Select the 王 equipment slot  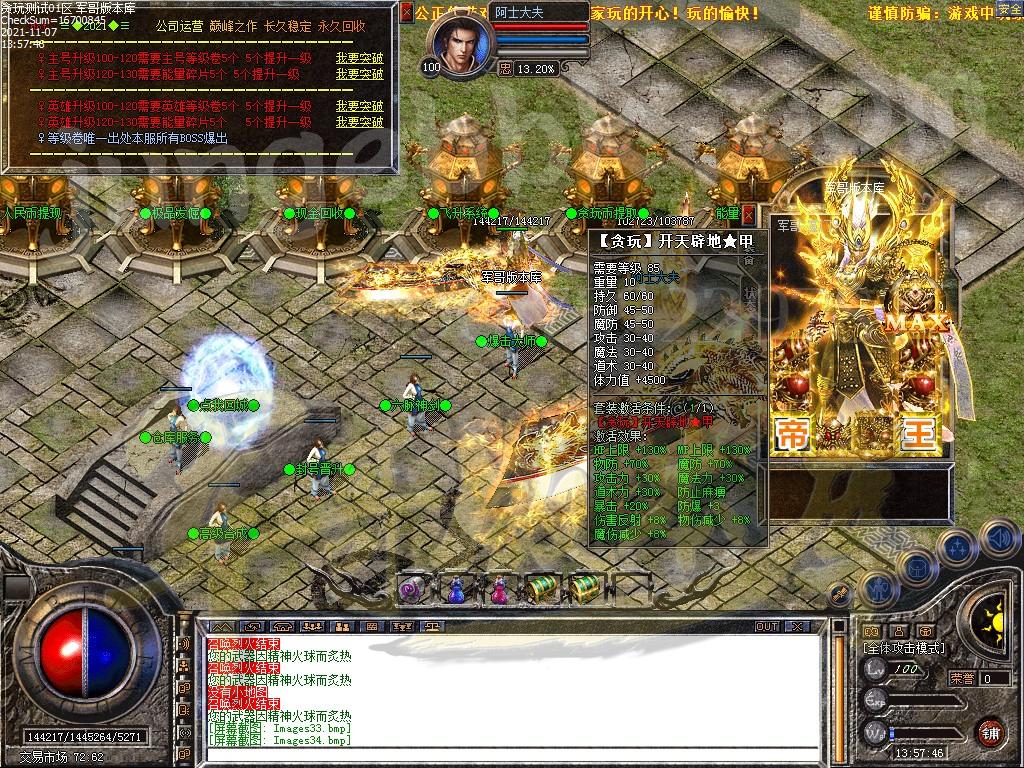point(918,434)
